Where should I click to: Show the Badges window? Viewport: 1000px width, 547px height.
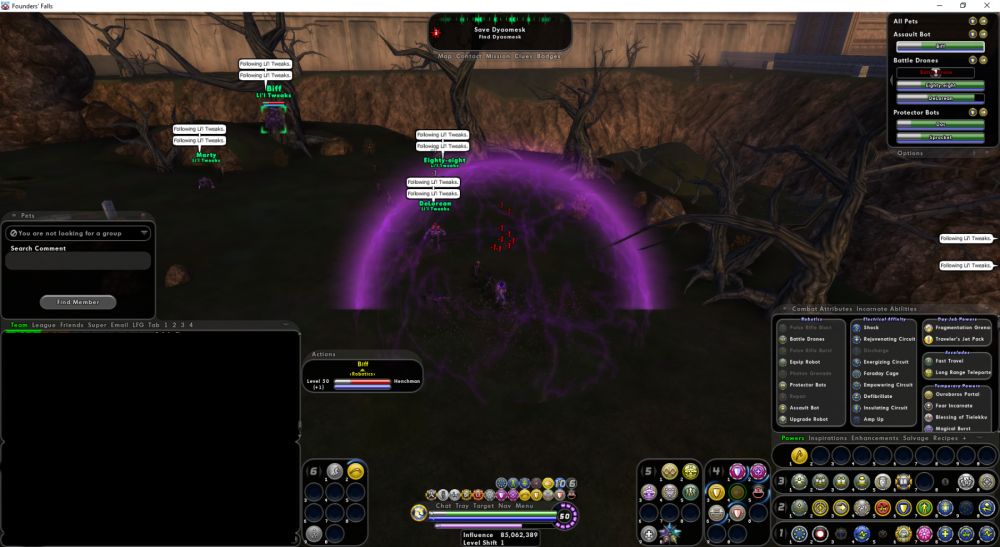click(x=549, y=56)
